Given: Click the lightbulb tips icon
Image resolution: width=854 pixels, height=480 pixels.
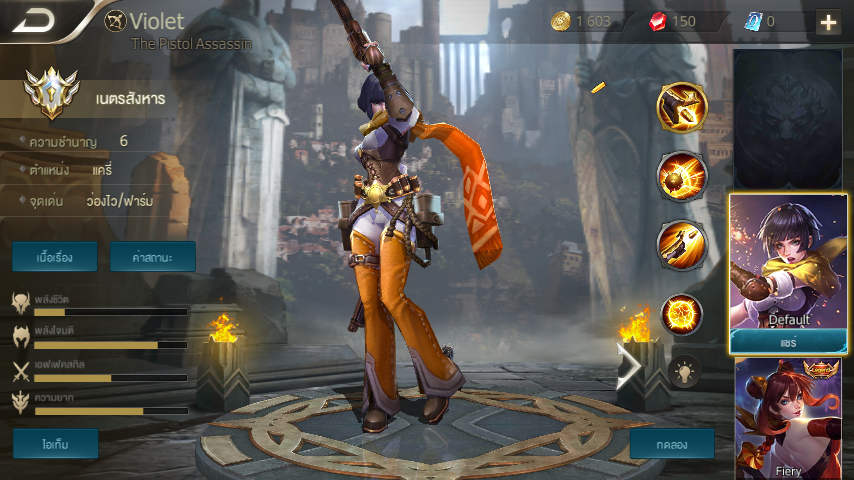Looking at the screenshot, I should pos(684,371).
